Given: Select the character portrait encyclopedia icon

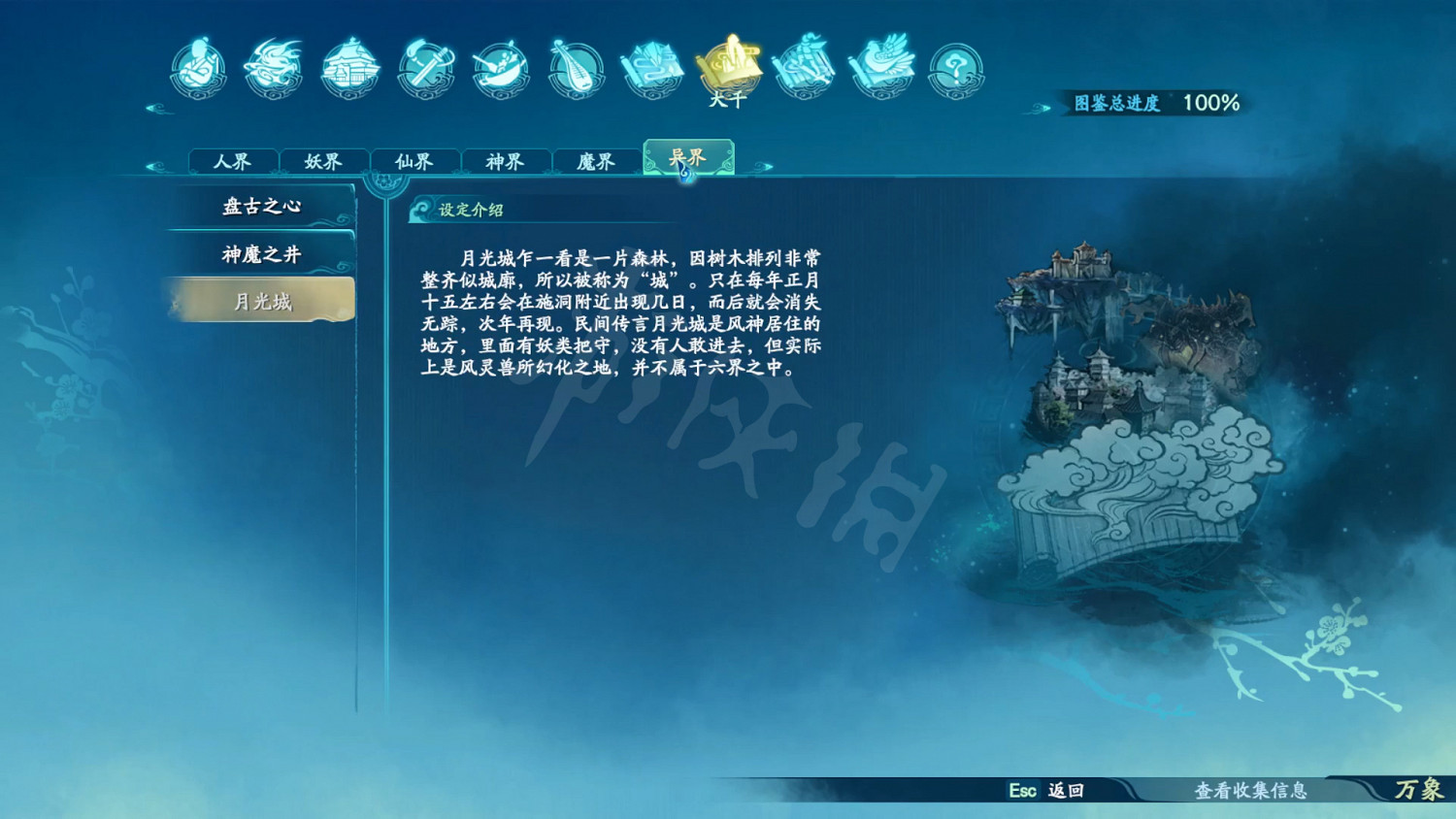Looking at the screenshot, I should point(199,68).
